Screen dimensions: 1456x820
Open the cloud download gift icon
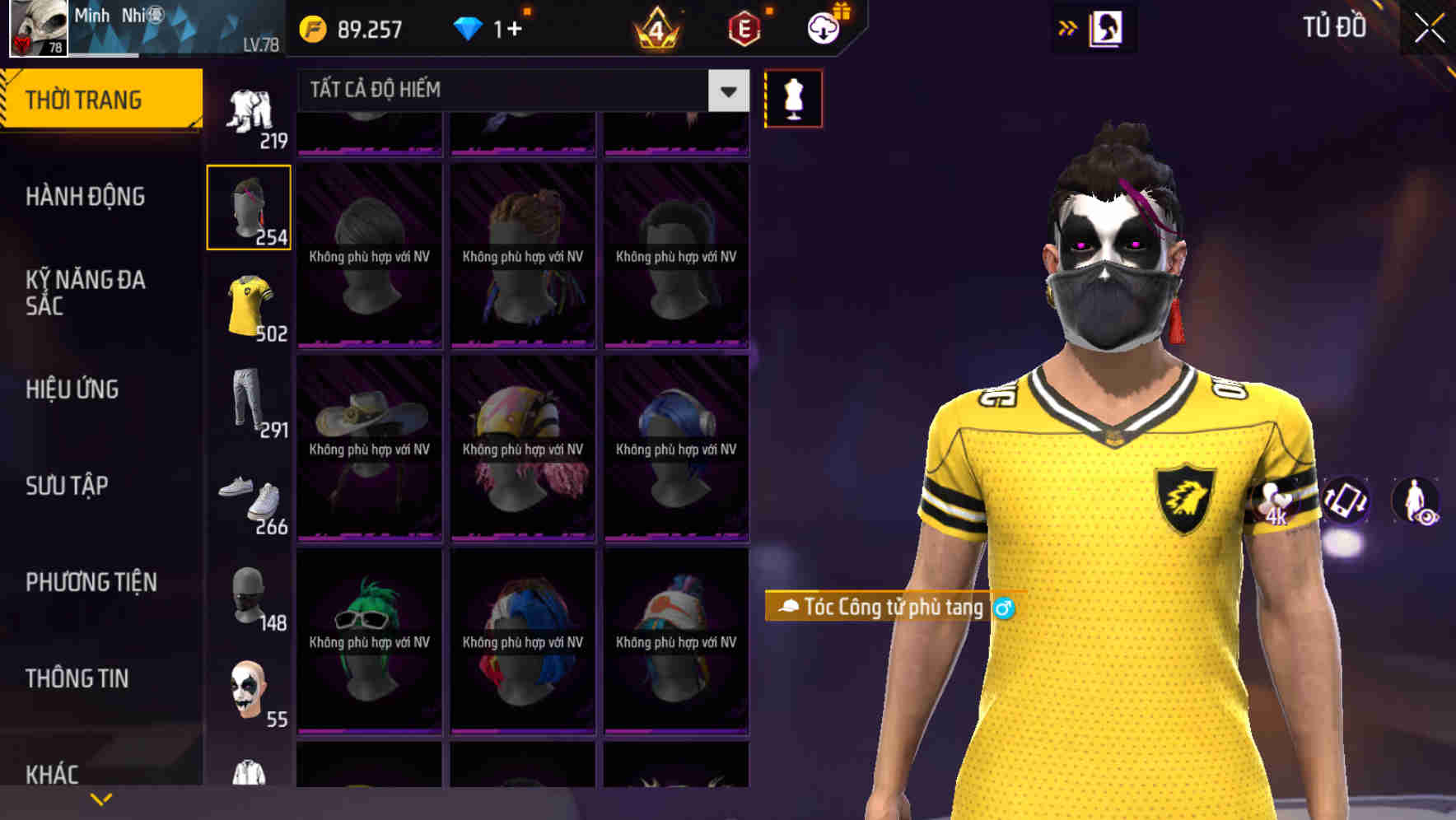823,27
